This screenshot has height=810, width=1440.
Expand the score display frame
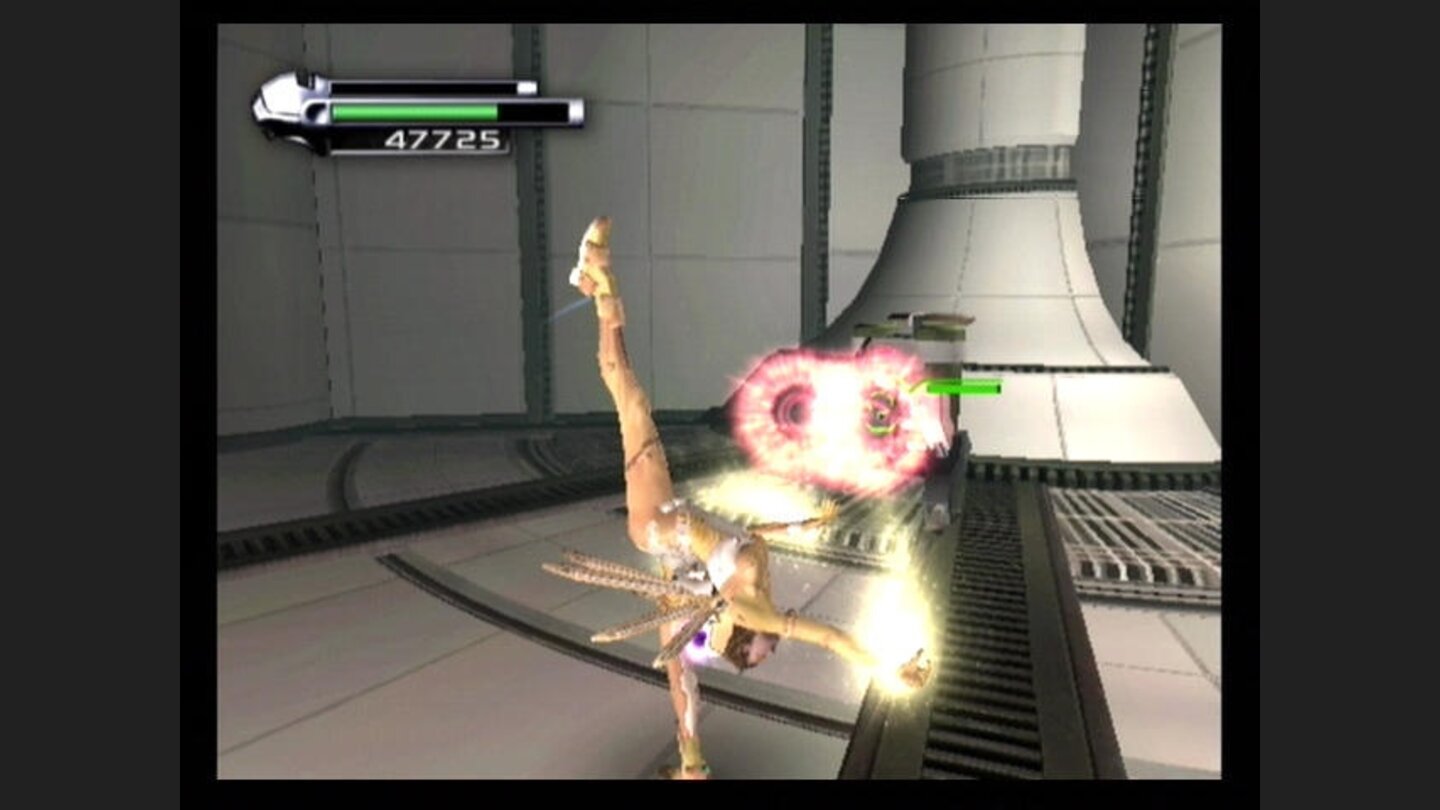pos(443,140)
